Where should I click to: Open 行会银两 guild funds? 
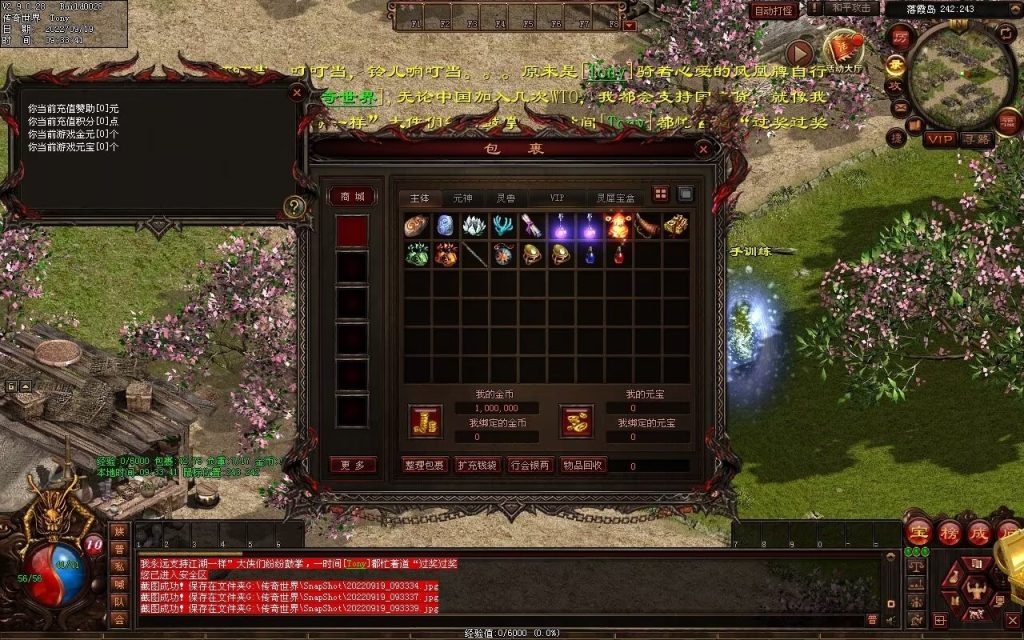click(x=530, y=465)
